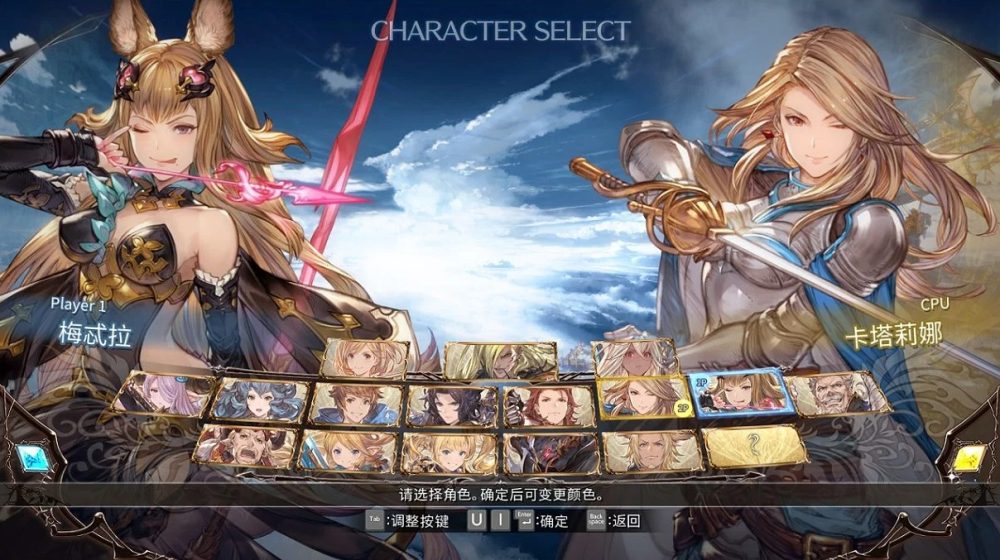
Task: Select the blonde Zeta portrait
Action: (449, 453)
